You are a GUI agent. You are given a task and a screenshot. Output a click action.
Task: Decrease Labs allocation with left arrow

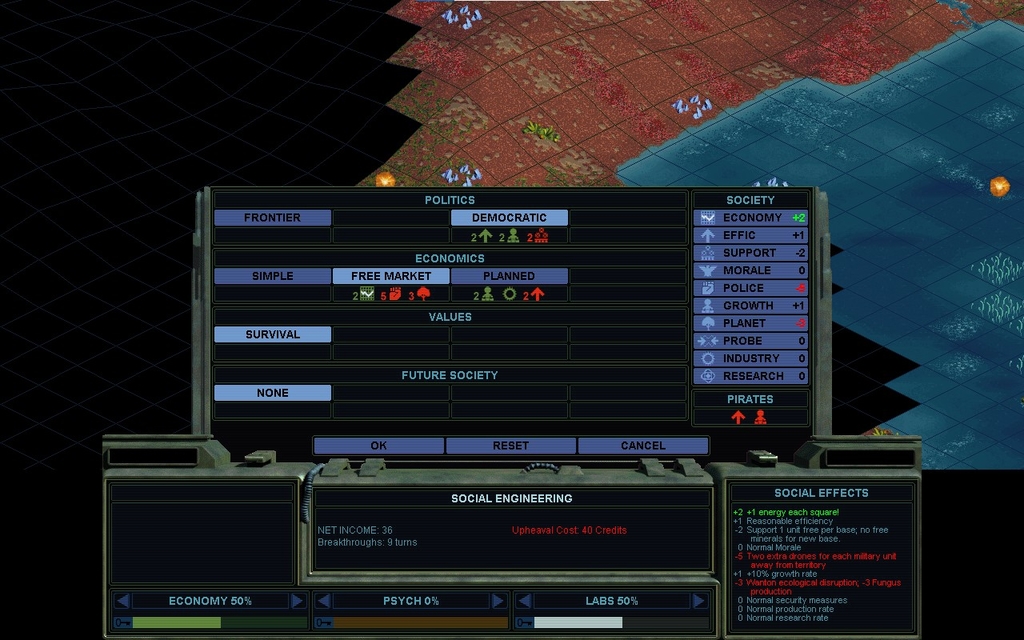tap(524, 601)
